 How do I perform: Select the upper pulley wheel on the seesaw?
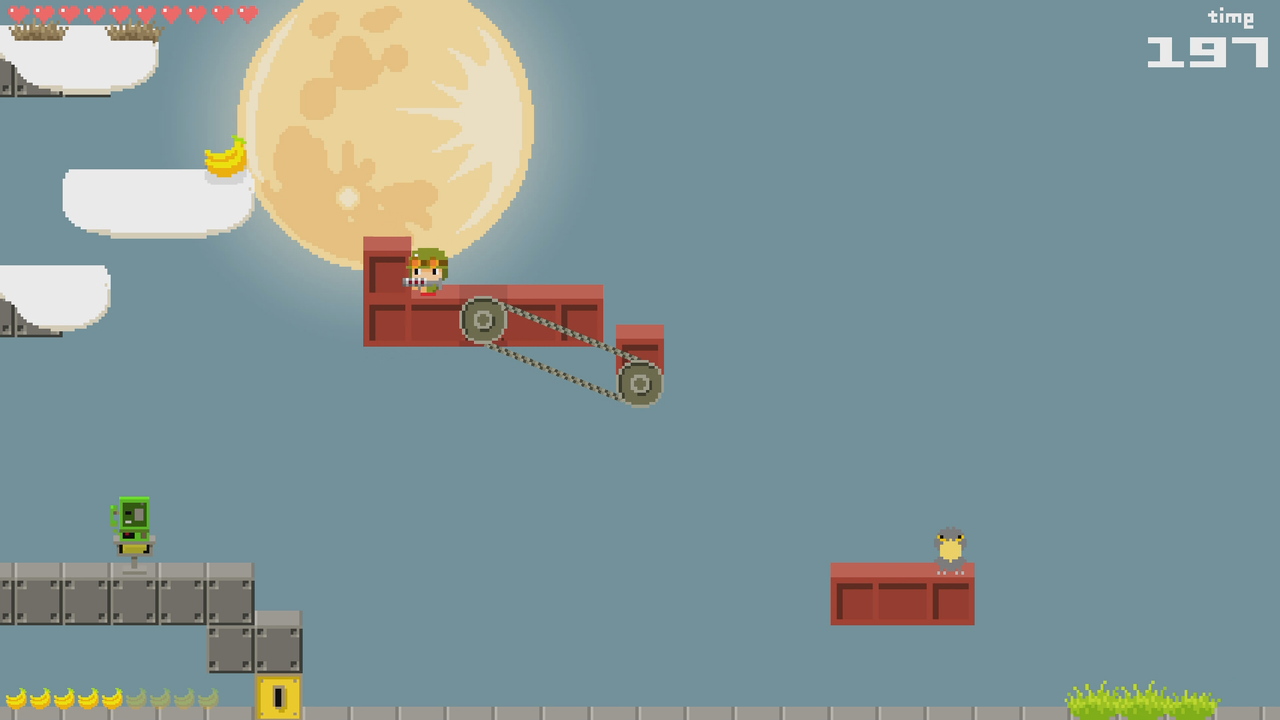[483, 320]
